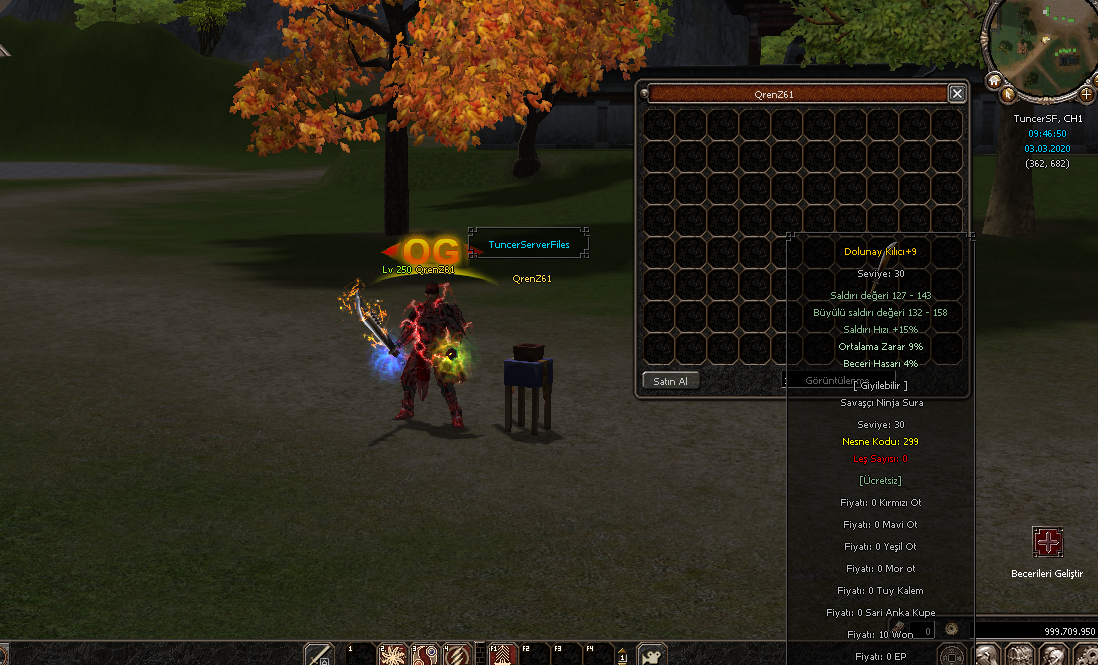Open the coin icon button on bottom bar
Screen dimensions: 1098x665
point(953,655)
